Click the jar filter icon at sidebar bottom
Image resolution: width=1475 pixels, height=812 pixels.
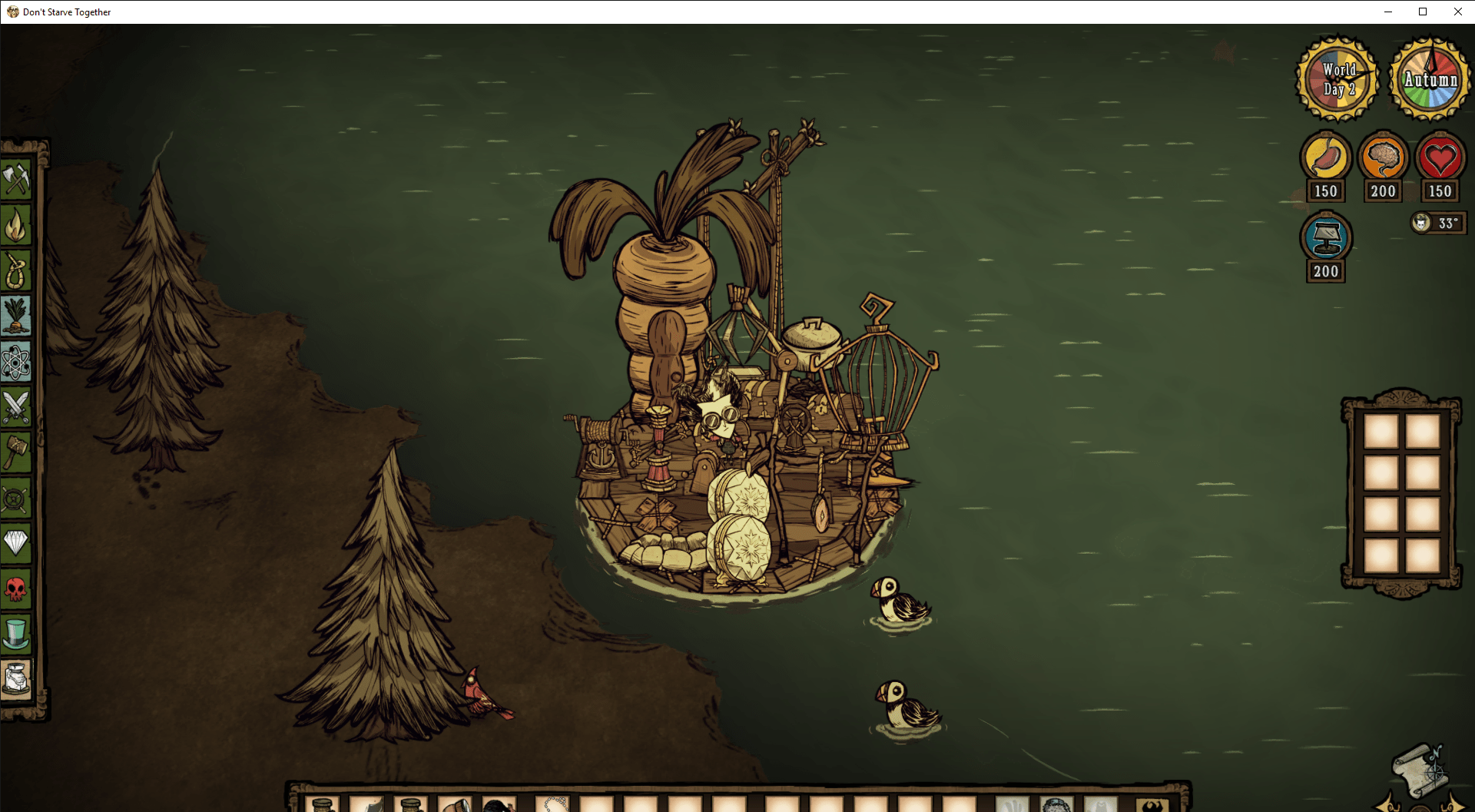click(18, 681)
